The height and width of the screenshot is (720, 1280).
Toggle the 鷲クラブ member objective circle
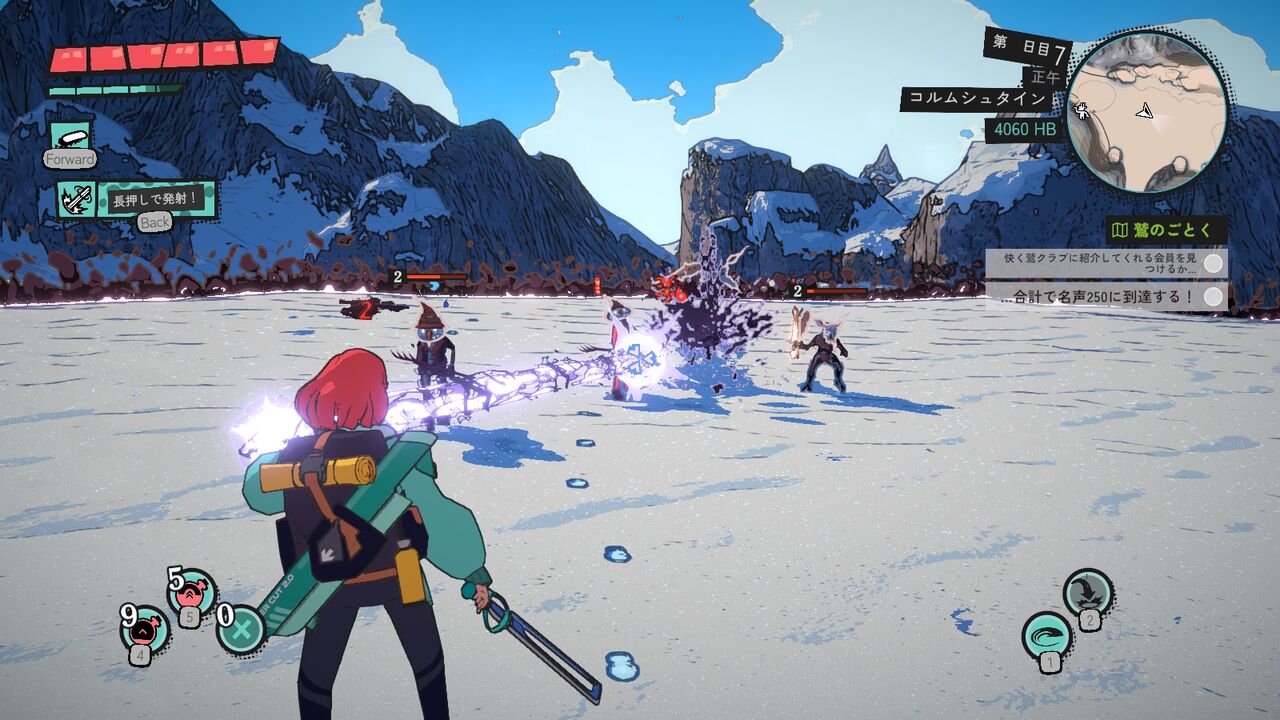tap(1213, 263)
